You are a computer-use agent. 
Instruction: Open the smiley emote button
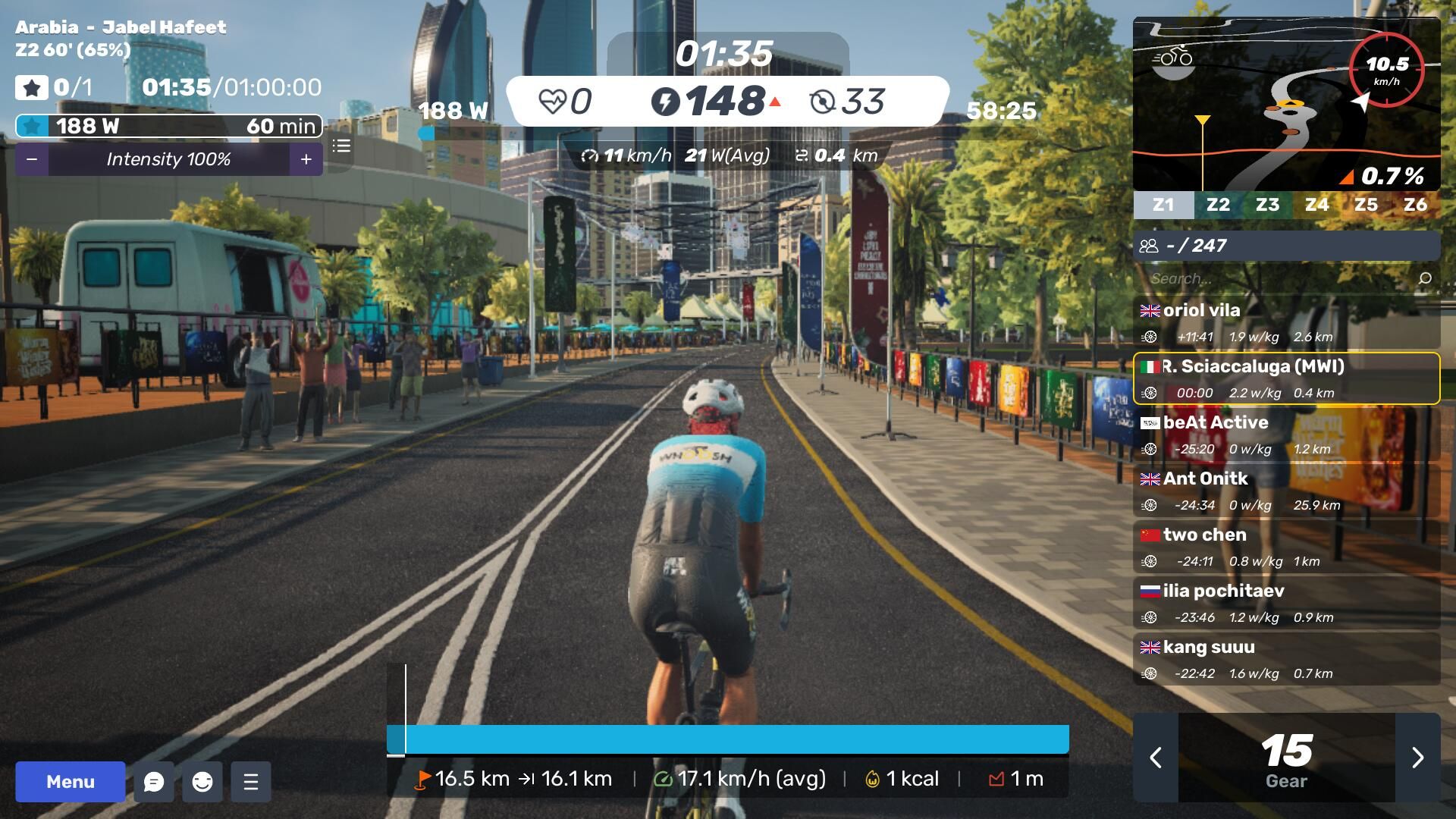pyautogui.click(x=202, y=782)
